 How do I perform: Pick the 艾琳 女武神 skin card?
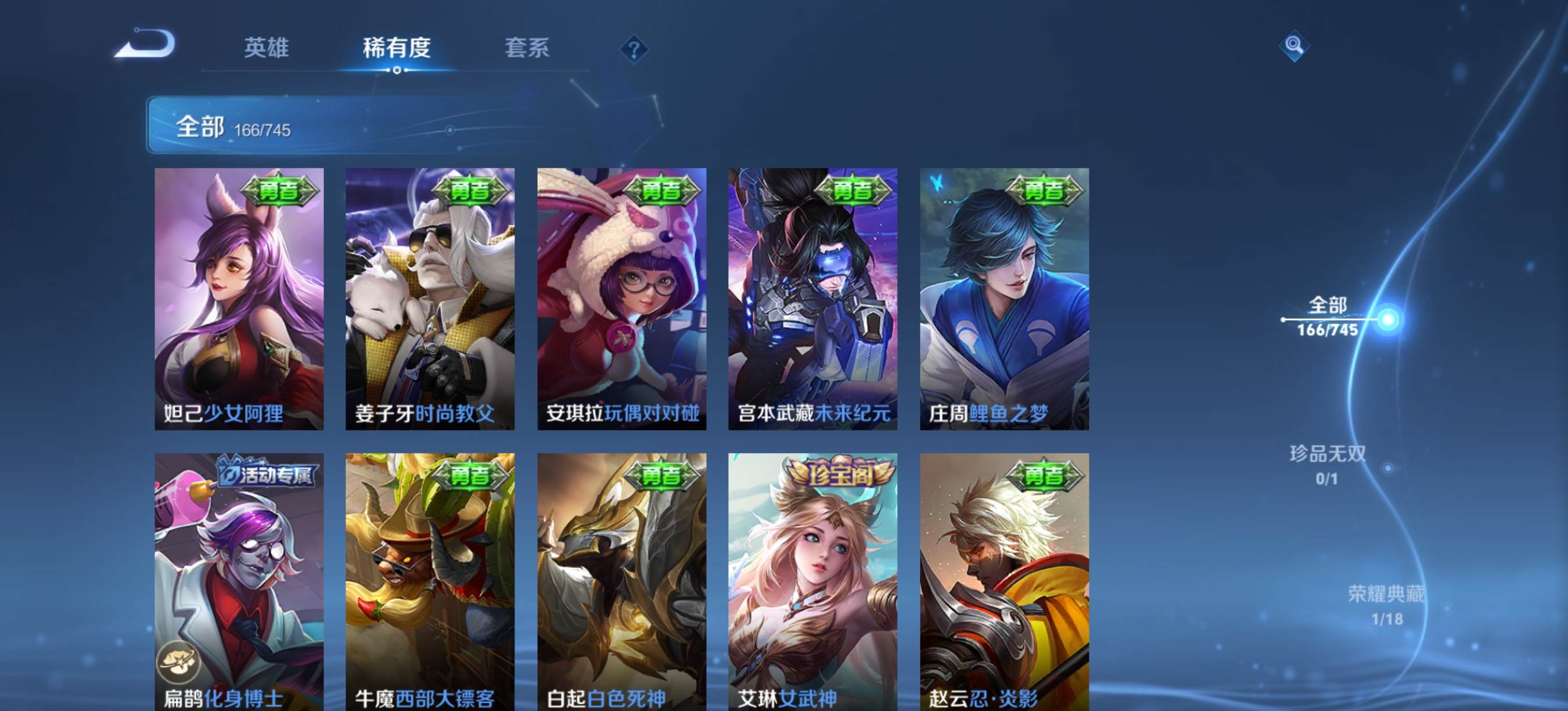(x=812, y=581)
